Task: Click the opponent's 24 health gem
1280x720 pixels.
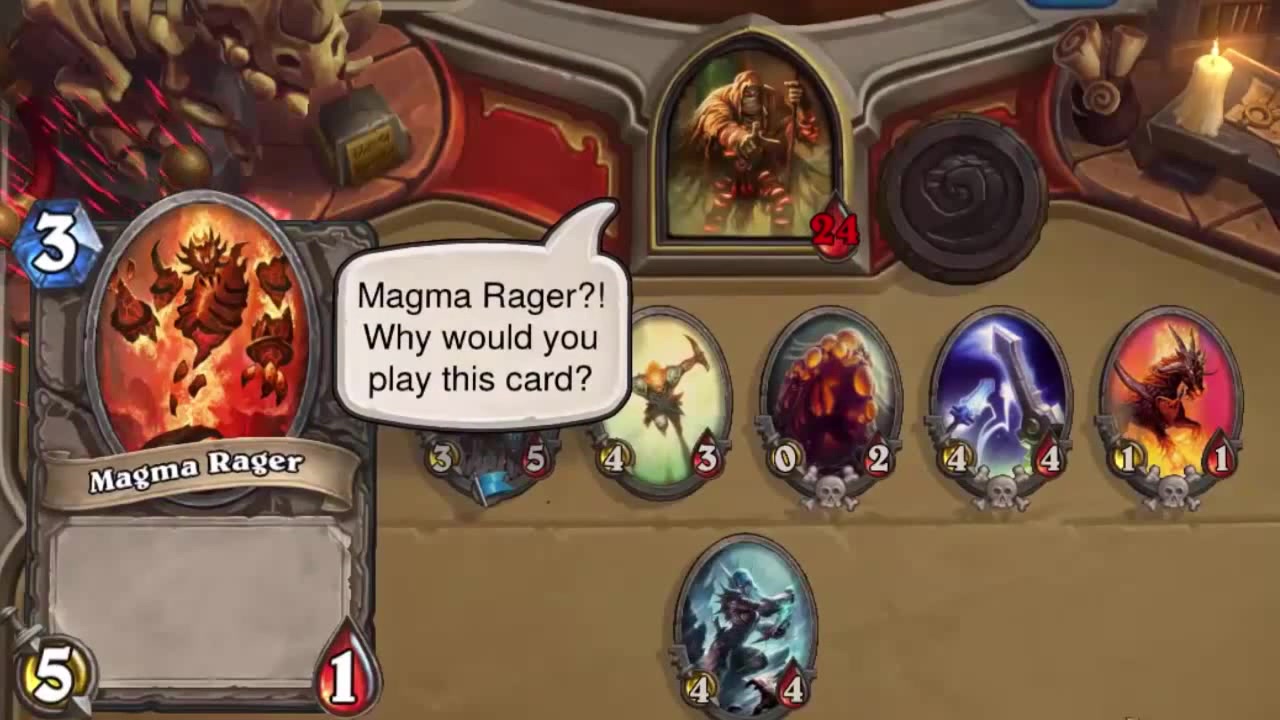Action: 833,230
